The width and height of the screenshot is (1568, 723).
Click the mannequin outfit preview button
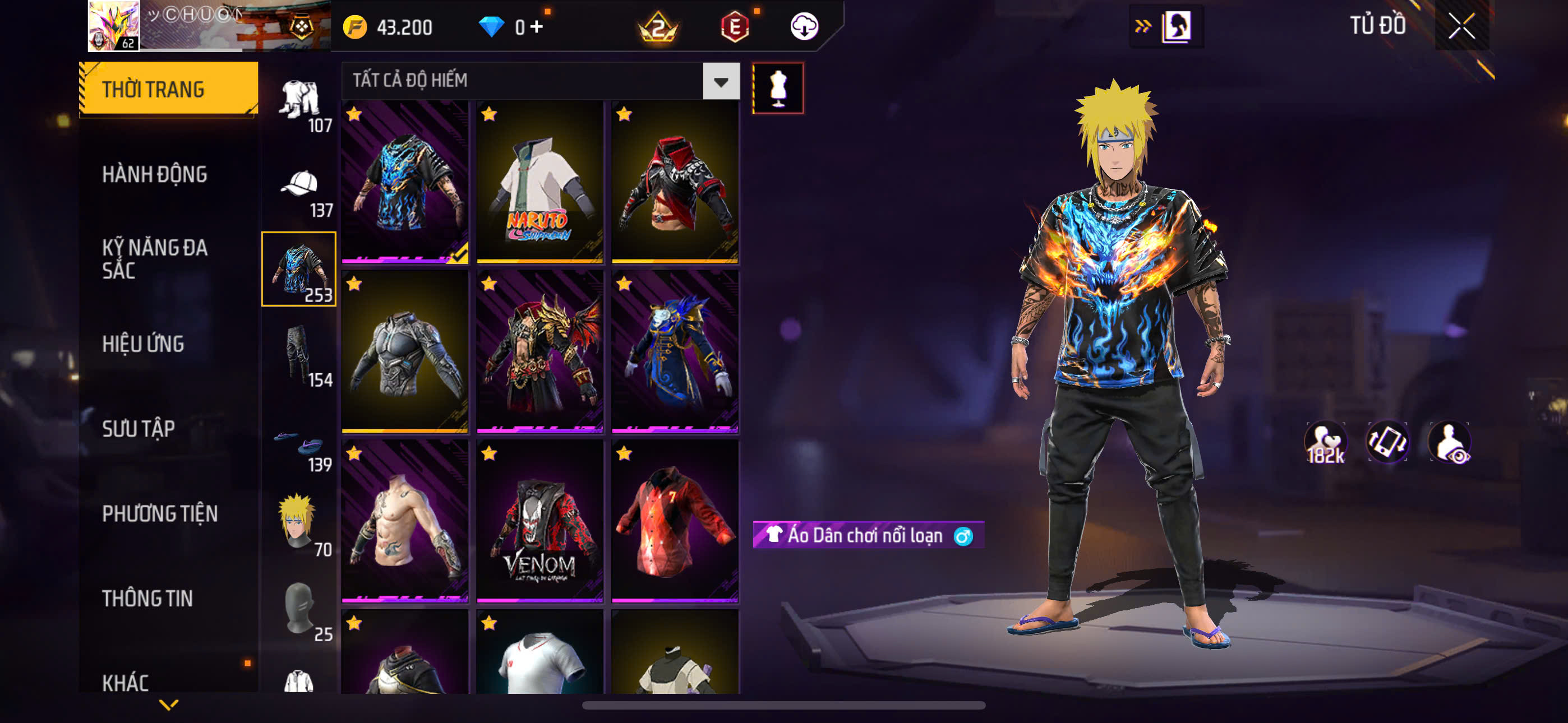point(777,88)
